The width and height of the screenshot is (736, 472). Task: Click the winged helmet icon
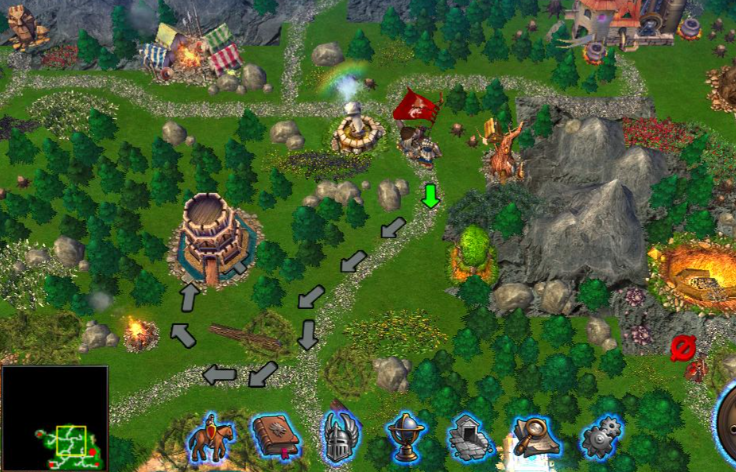pyautogui.click(x=340, y=437)
